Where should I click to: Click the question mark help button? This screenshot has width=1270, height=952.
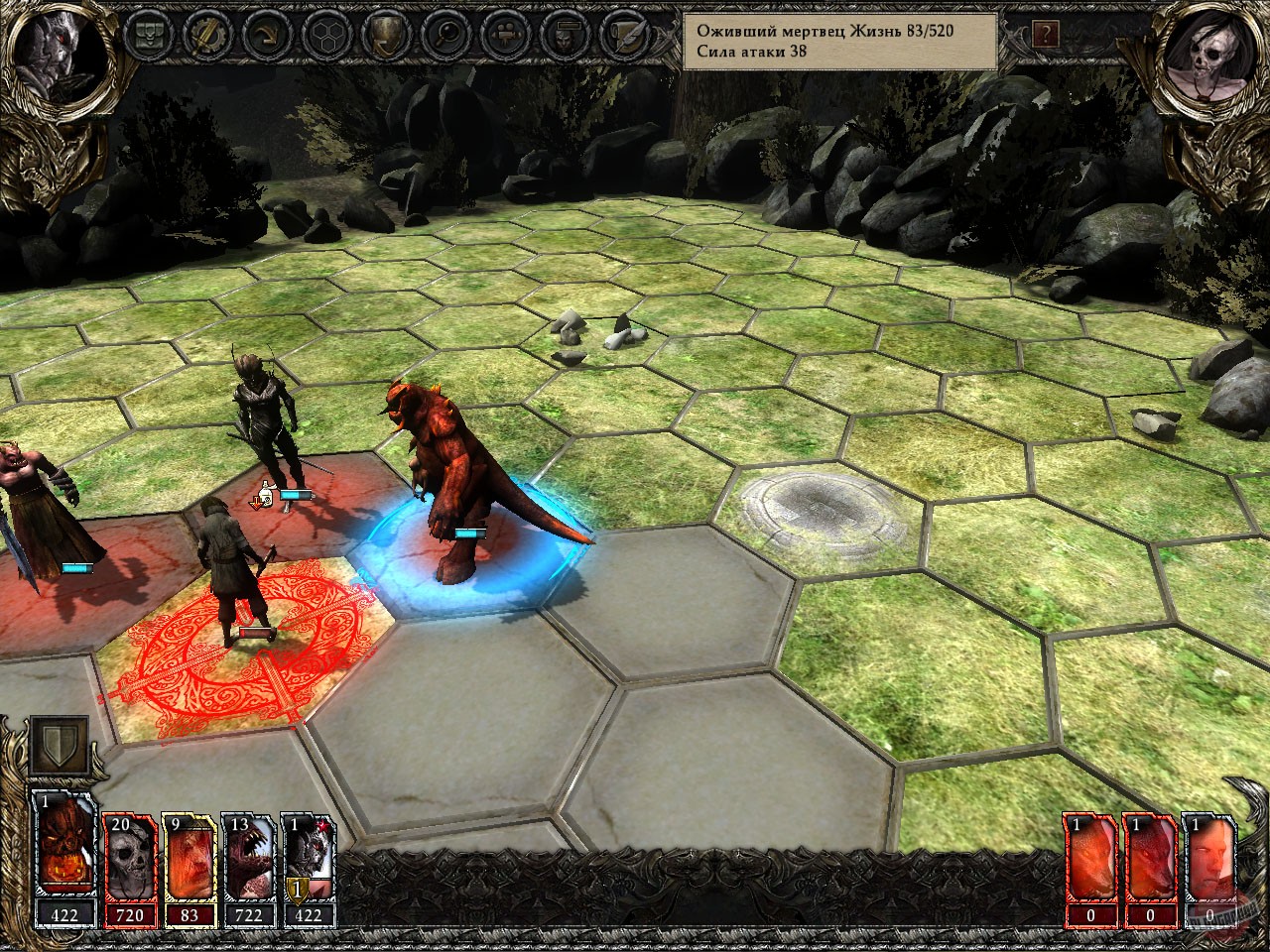point(1045,35)
